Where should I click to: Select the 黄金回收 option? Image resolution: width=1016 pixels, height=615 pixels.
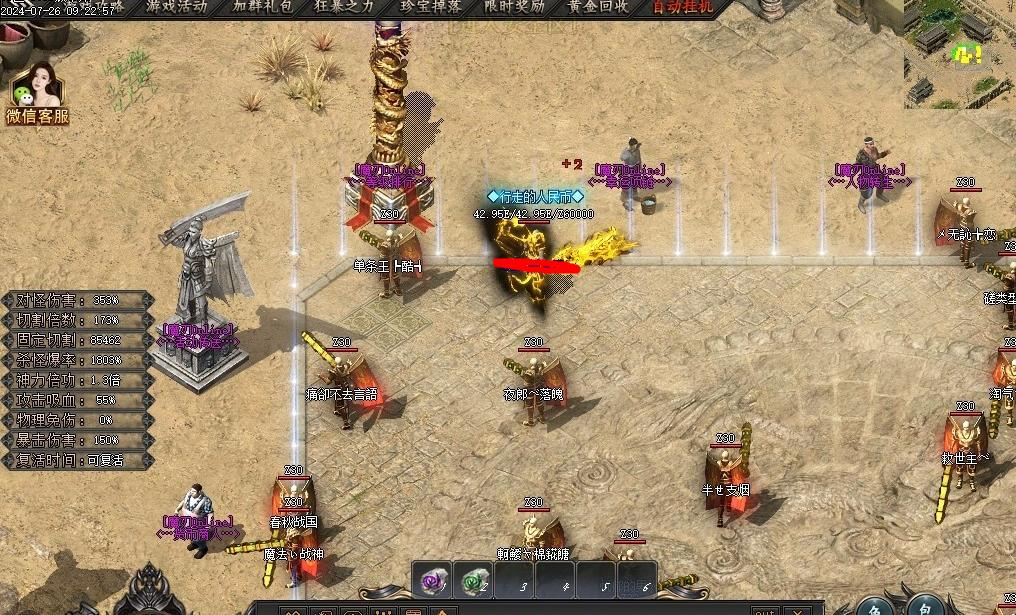tap(598, 6)
